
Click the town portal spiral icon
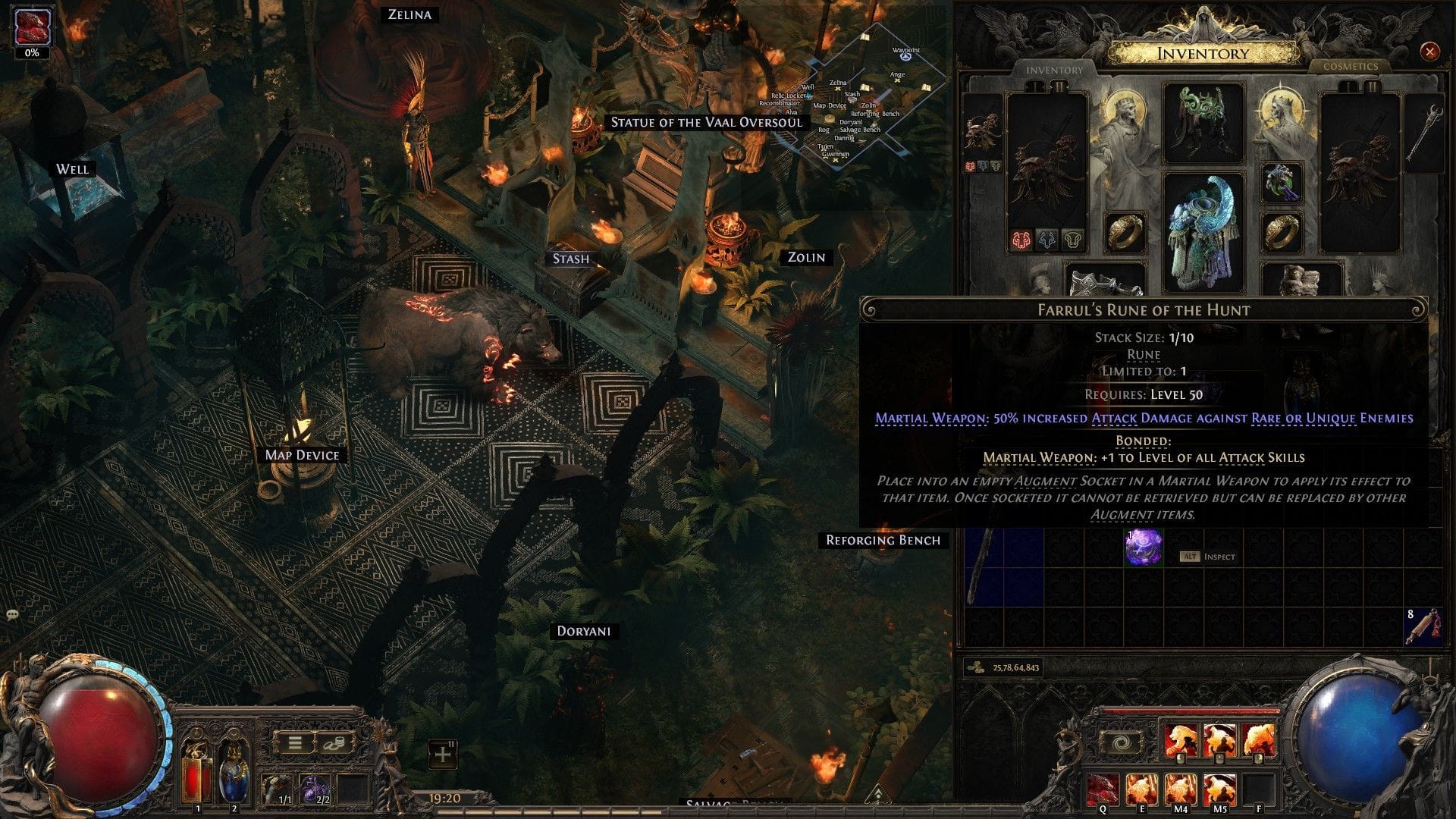[x=1121, y=743]
